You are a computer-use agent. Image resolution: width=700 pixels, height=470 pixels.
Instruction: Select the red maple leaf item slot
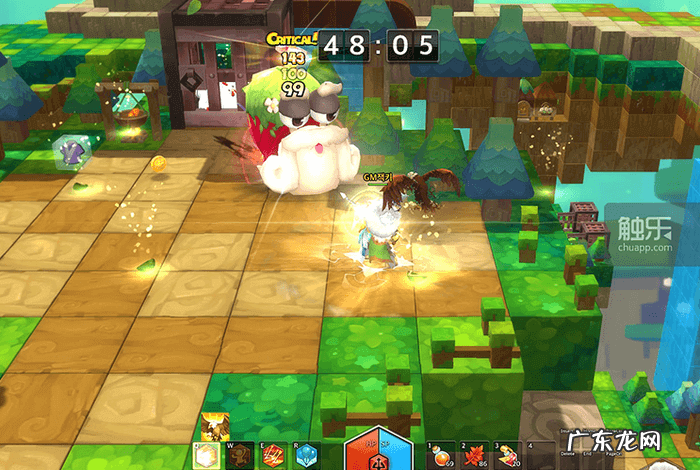point(474,456)
